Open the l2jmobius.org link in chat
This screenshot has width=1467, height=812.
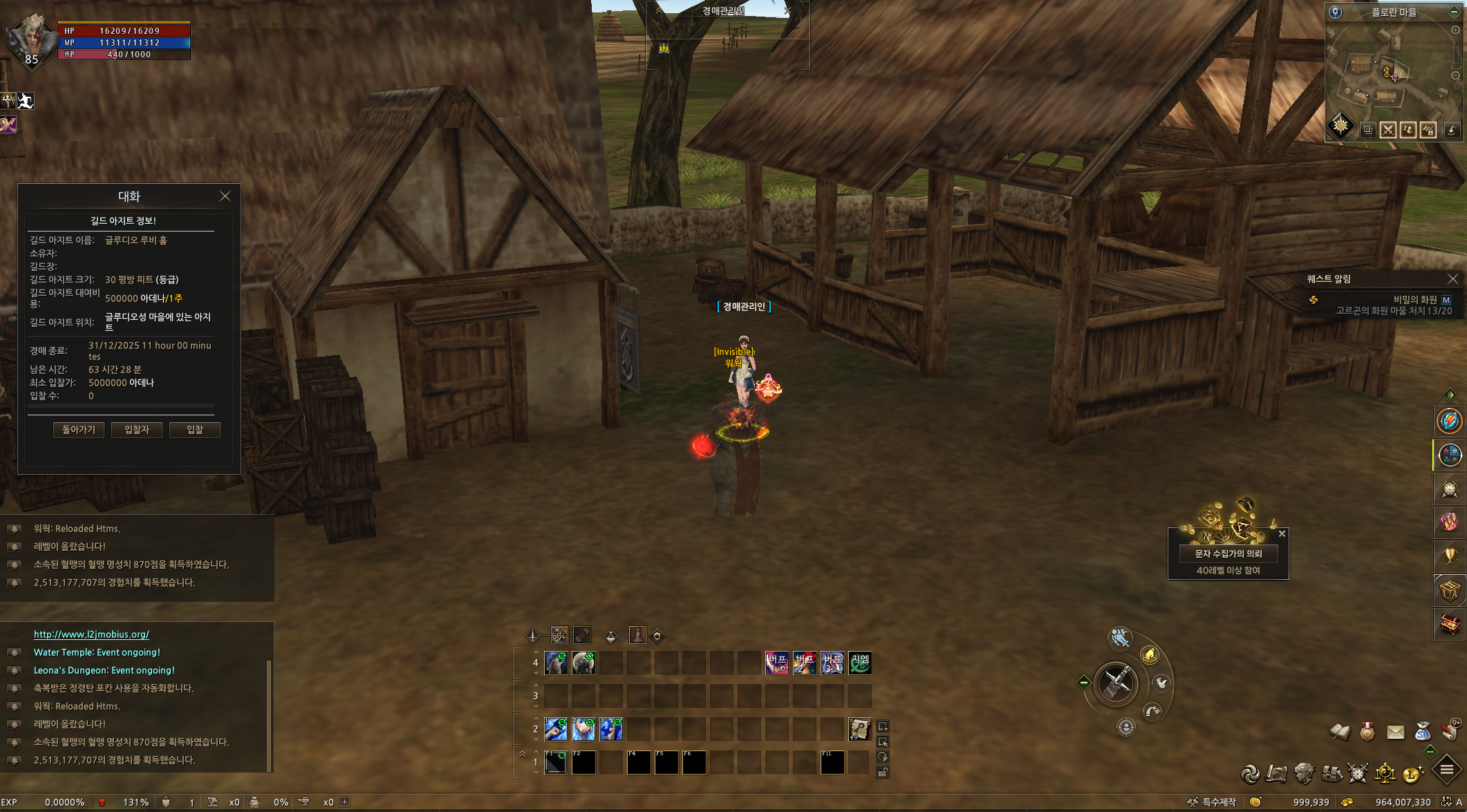[91, 634]
